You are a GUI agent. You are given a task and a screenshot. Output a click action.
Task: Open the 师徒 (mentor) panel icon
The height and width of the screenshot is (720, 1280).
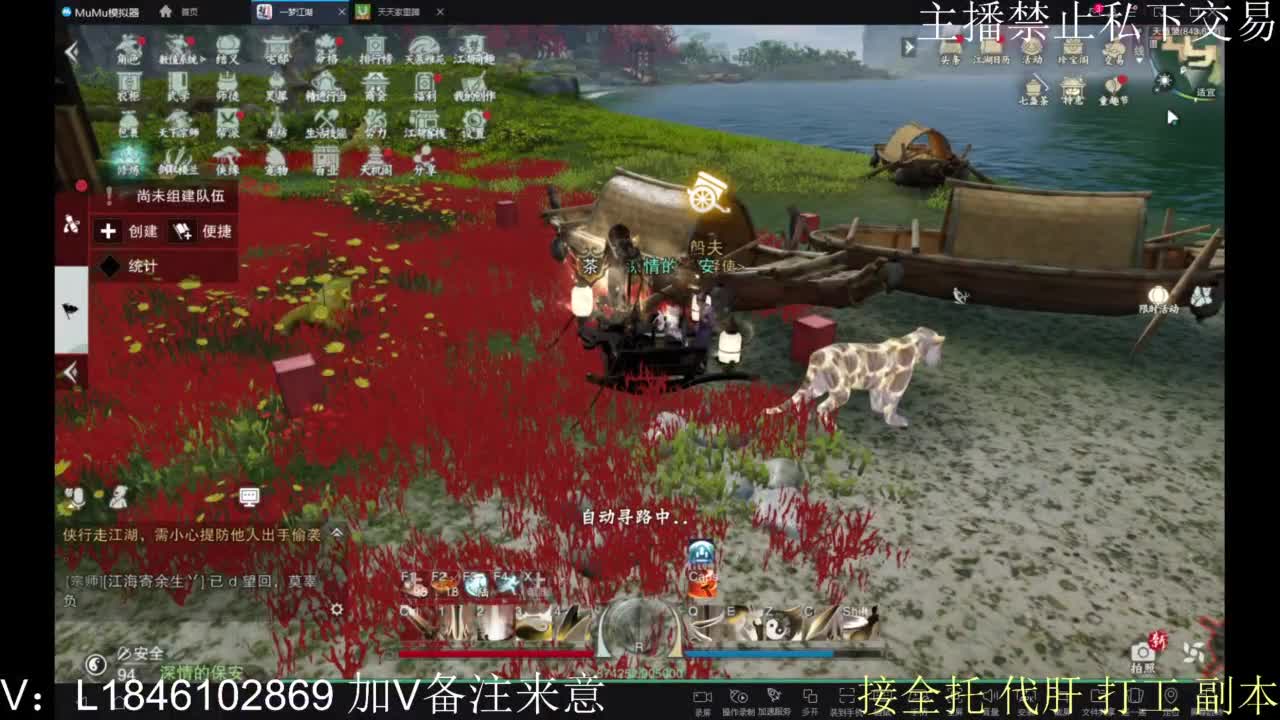[x=228, y=85]
